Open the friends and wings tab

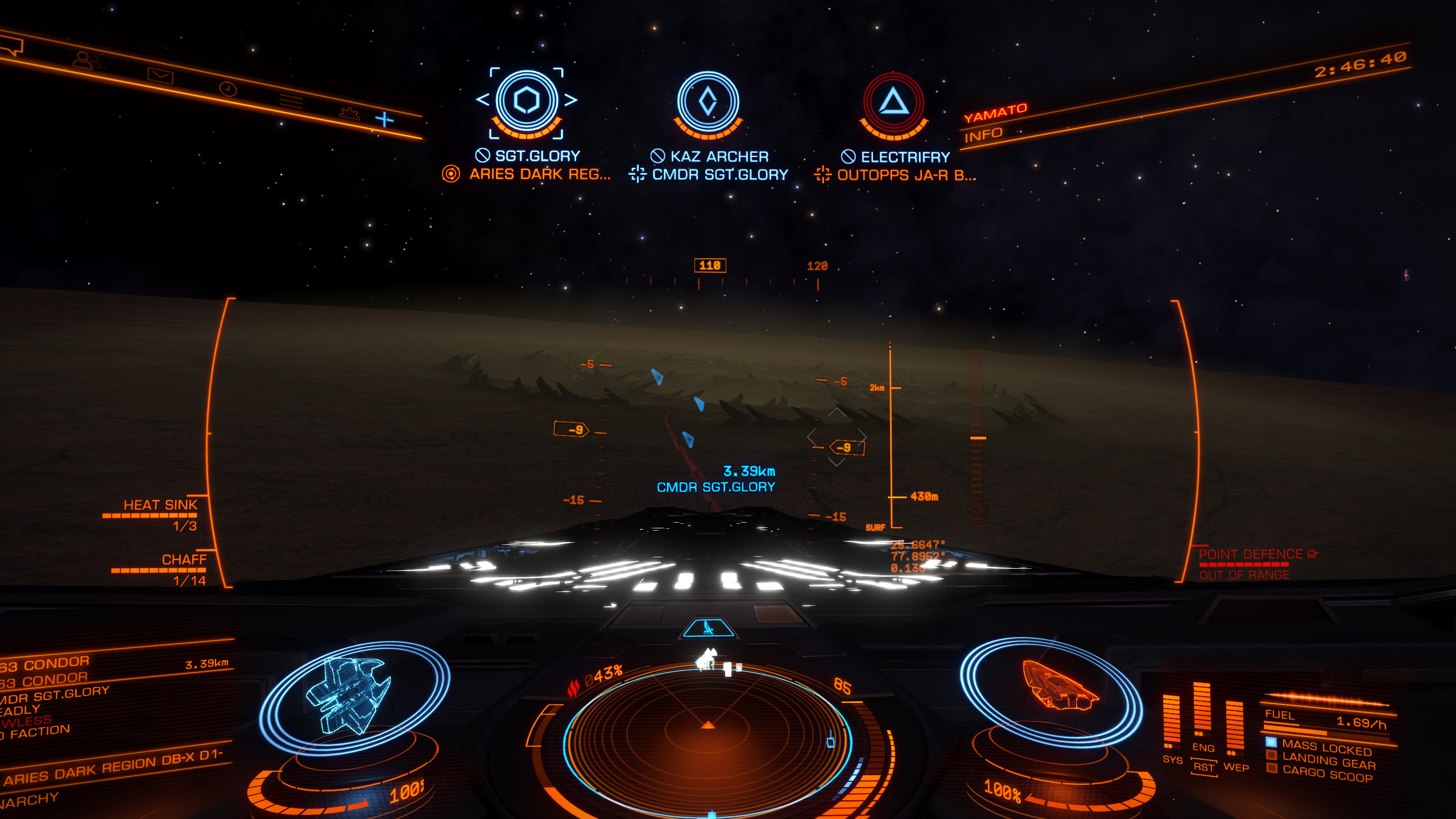pyautogui.click(x=86, y=60)
